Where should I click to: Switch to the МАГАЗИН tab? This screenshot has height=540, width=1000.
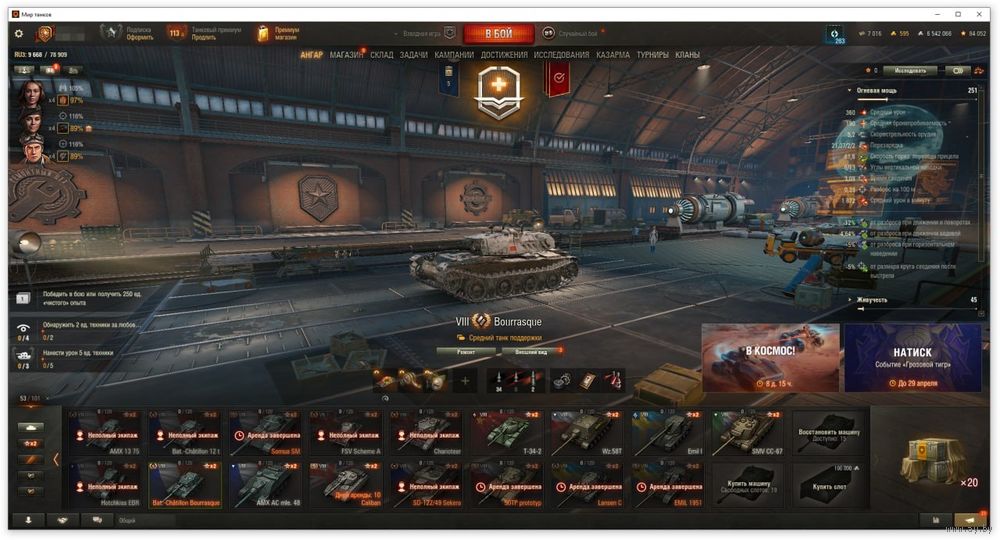pos(347,55)
